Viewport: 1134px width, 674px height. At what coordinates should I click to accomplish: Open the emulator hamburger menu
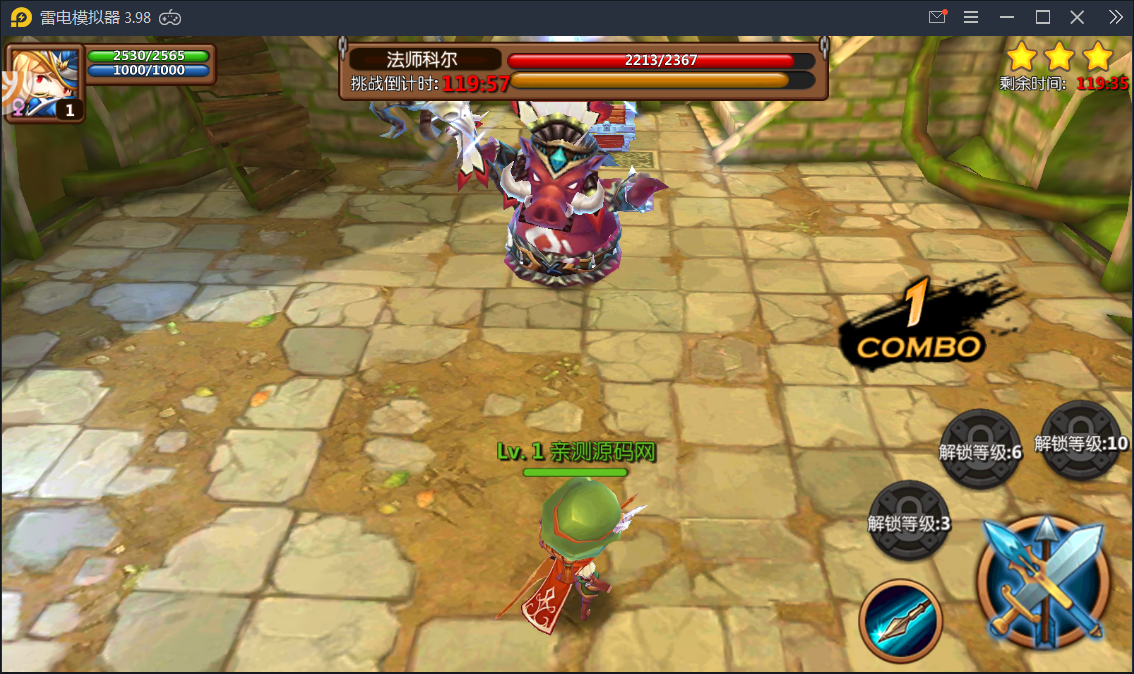click(971, 17)
